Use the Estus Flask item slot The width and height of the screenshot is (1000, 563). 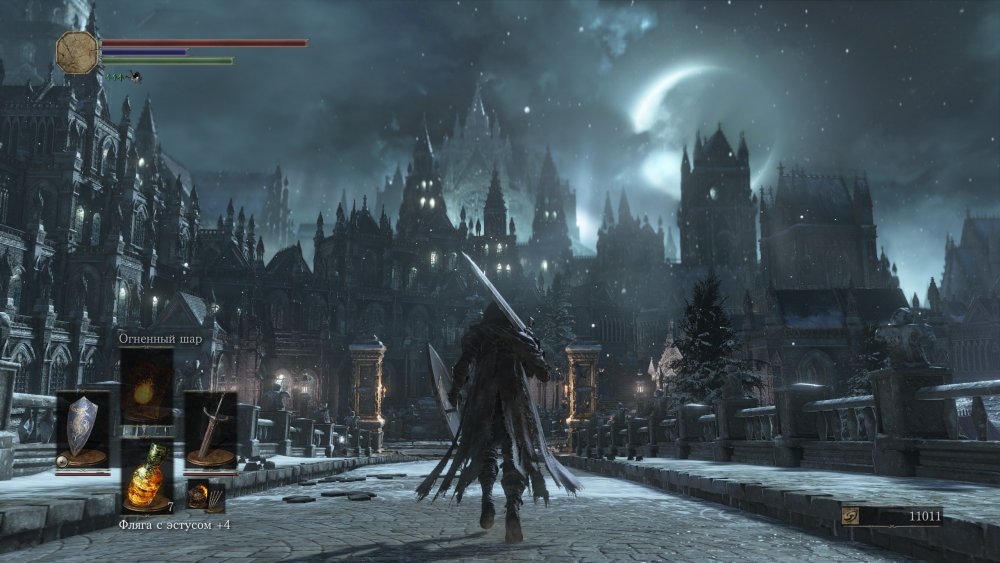coord(146,474)
